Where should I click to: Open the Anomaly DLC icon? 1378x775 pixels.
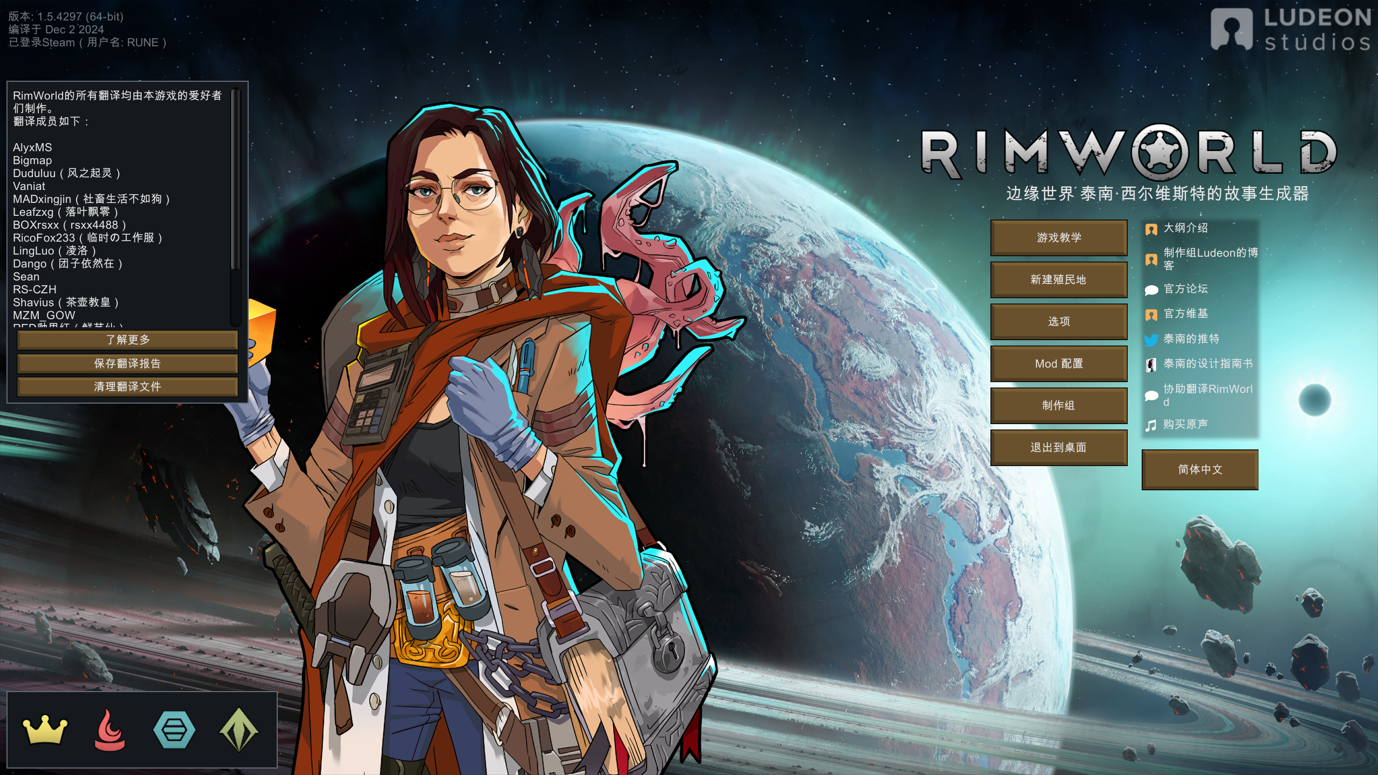237,730
